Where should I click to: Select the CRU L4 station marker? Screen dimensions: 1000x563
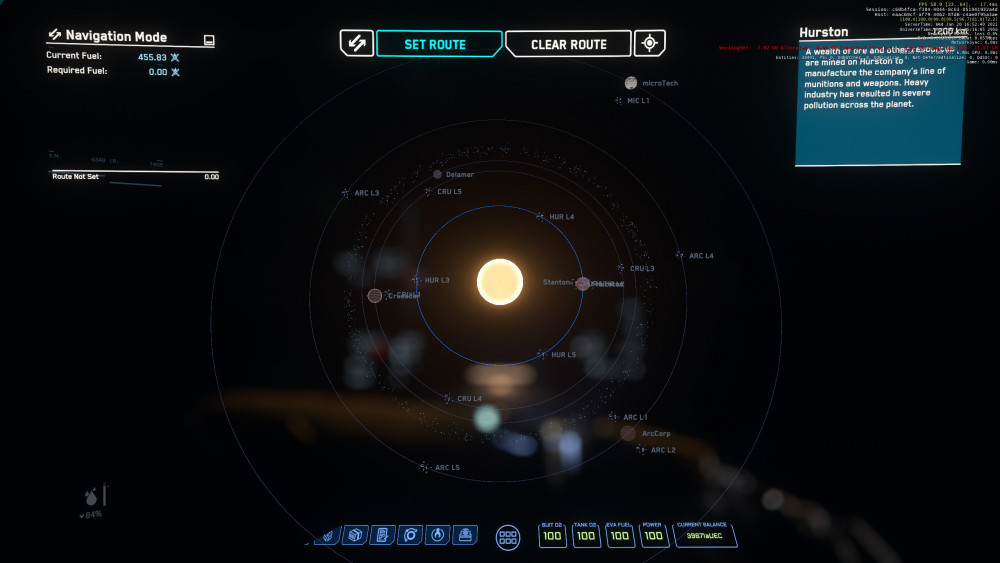[448, 398]
